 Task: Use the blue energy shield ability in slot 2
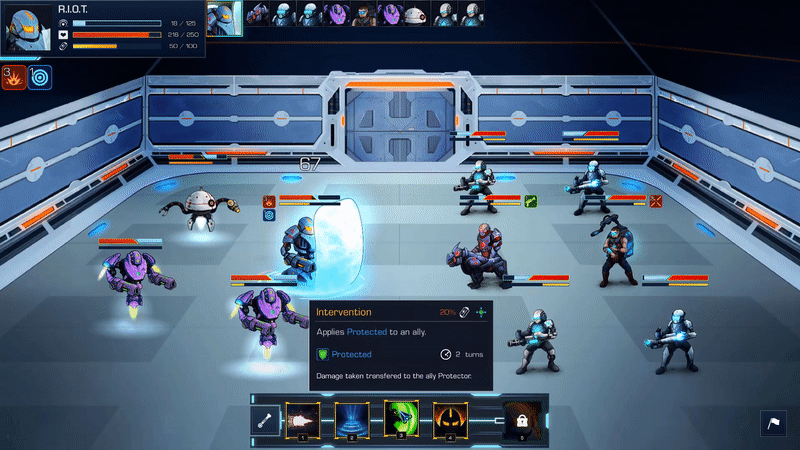351,419
